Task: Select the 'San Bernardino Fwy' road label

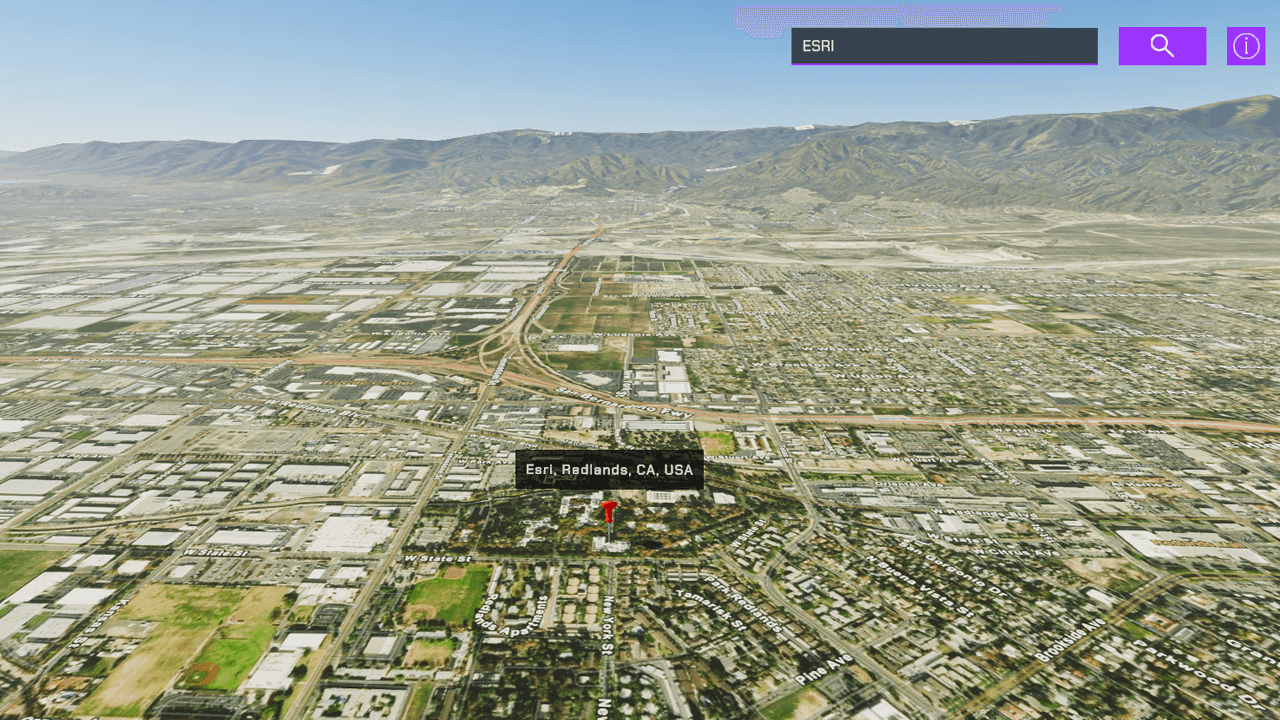Action: 625,403
